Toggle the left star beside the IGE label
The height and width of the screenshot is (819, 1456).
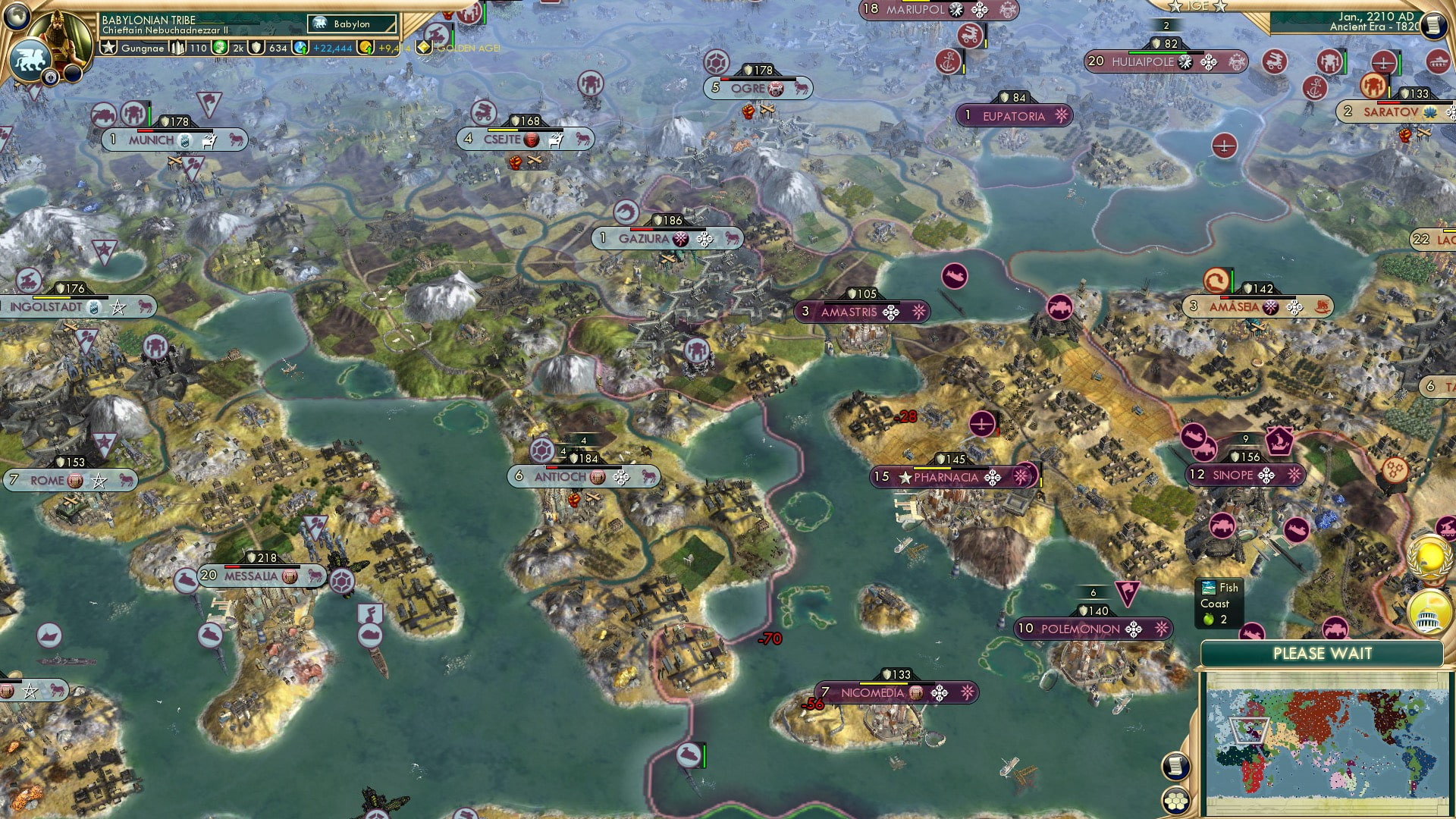[x=1174, y=7]
